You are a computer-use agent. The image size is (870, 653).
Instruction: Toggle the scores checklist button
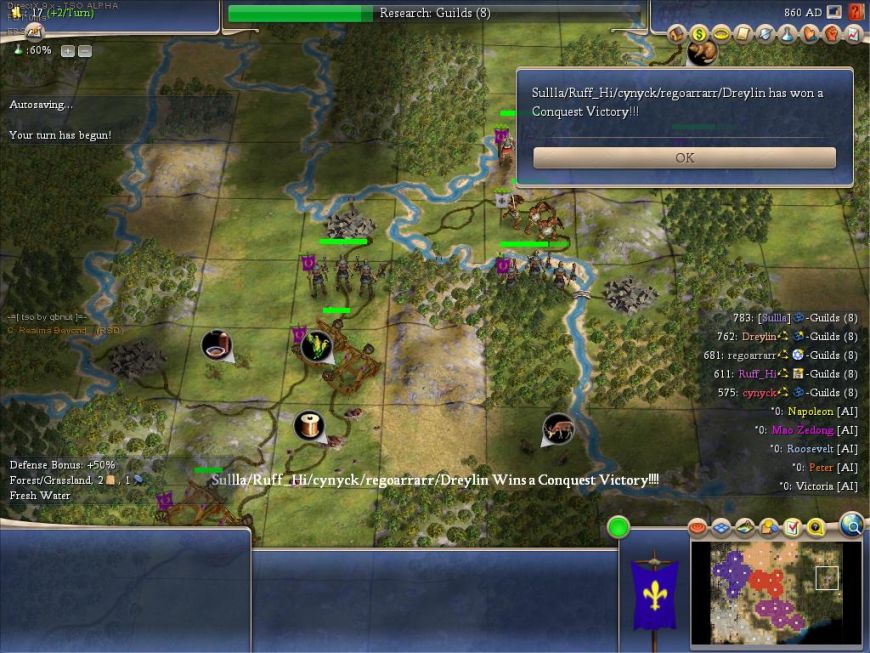point(792,527)
